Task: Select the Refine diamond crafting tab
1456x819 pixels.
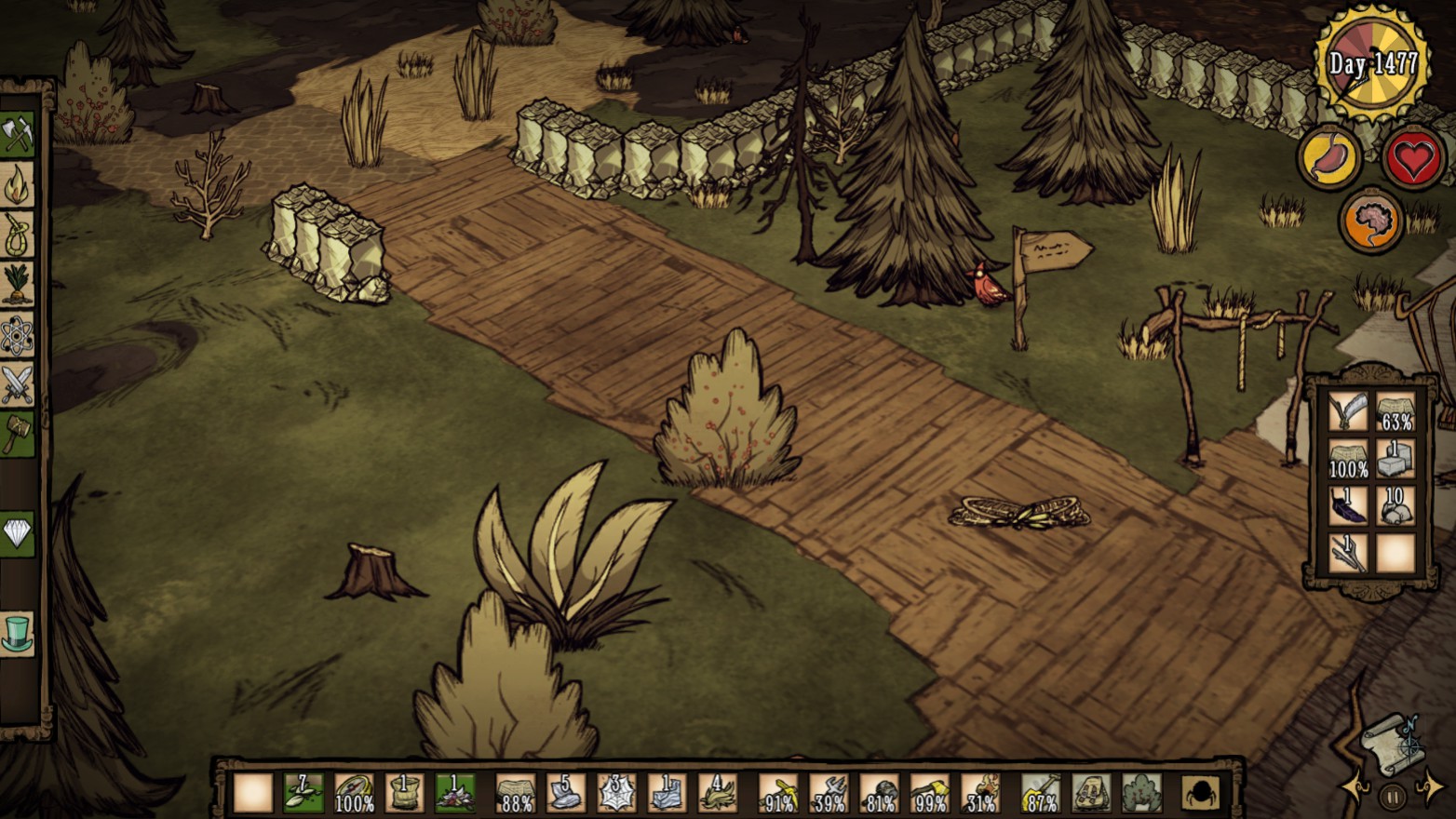Action: [x=18, y=533]
